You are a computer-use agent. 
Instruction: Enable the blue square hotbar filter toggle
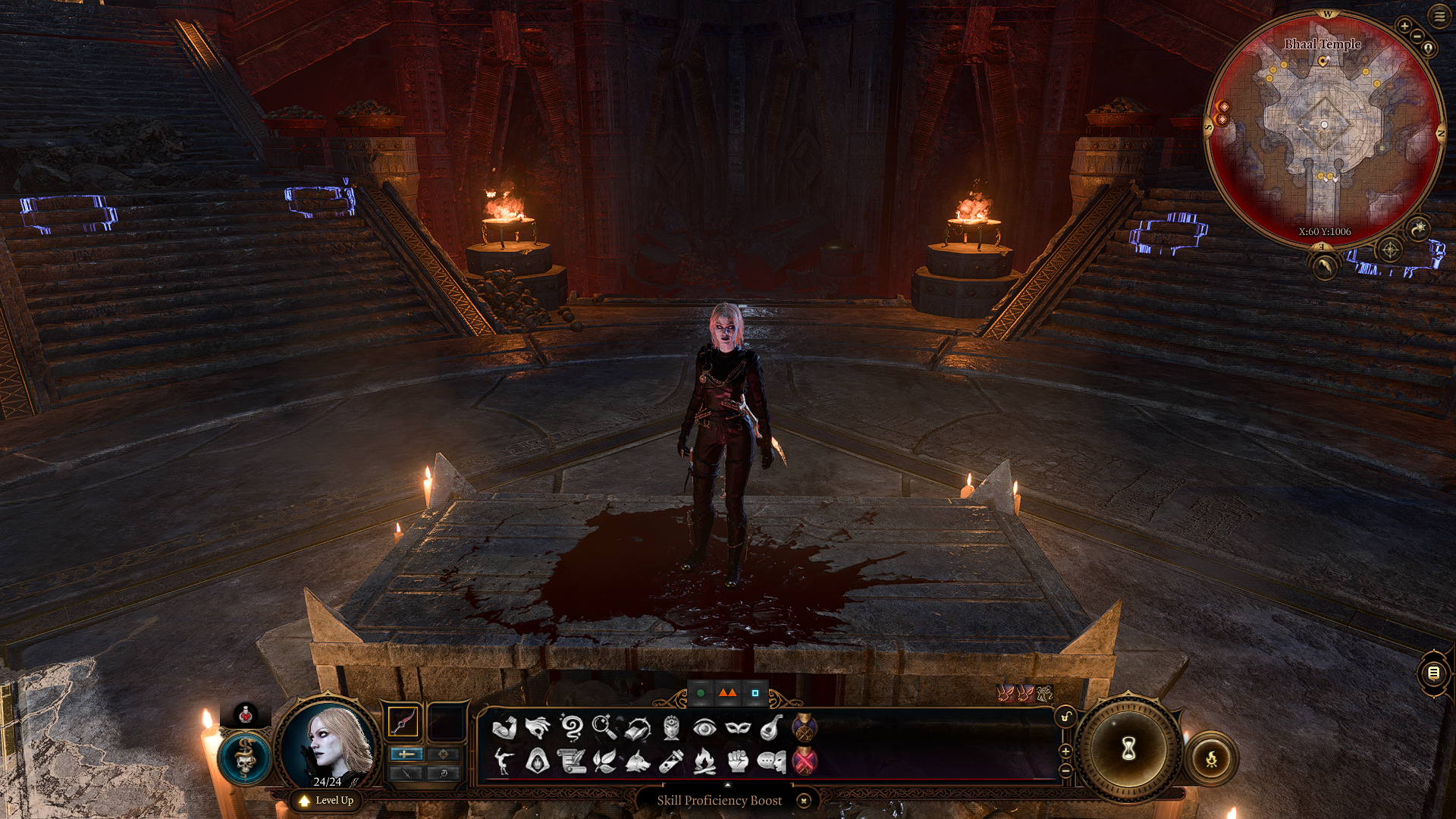coord(755,693)
